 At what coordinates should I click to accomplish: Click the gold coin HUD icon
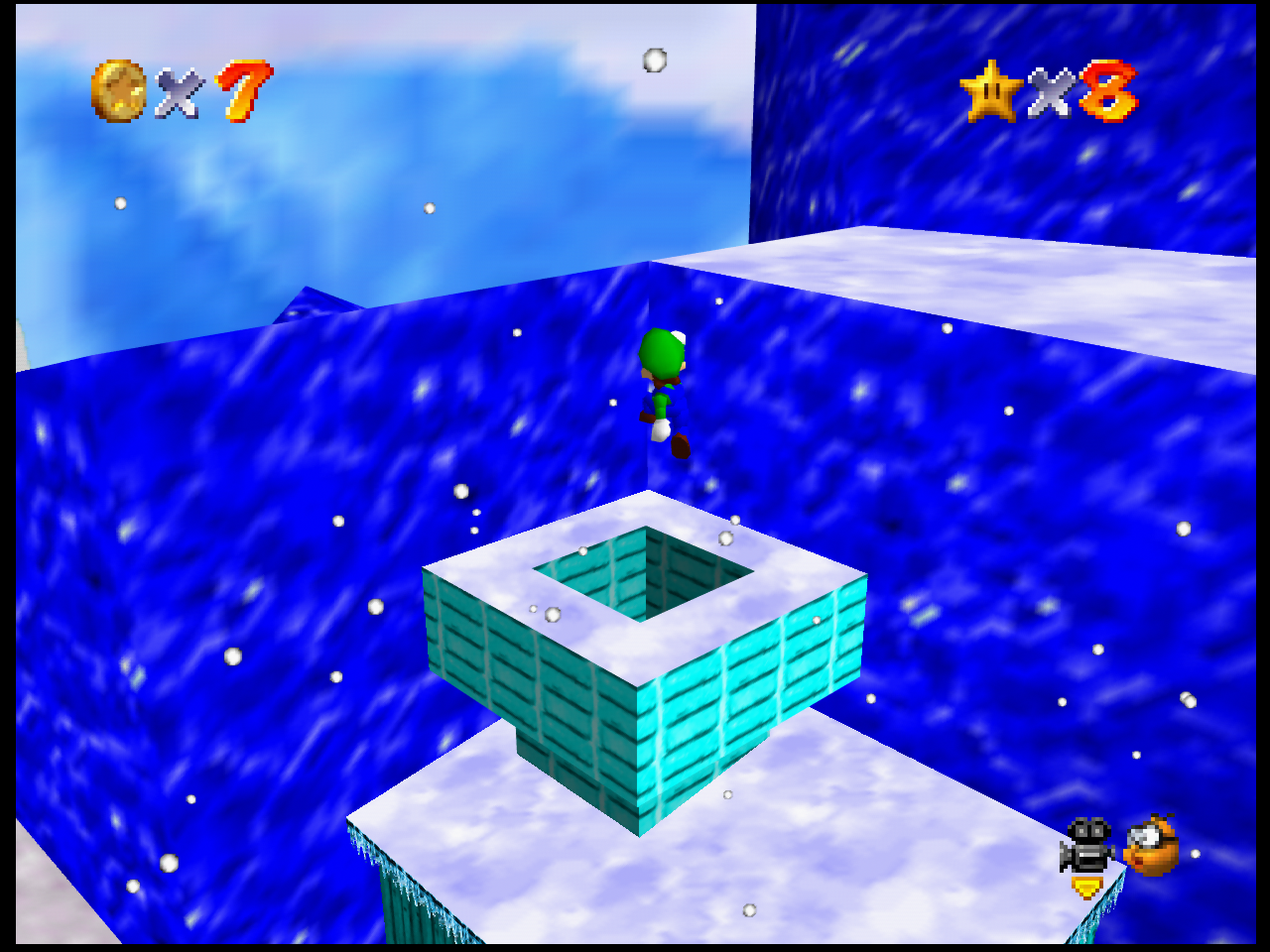(117, 91)
